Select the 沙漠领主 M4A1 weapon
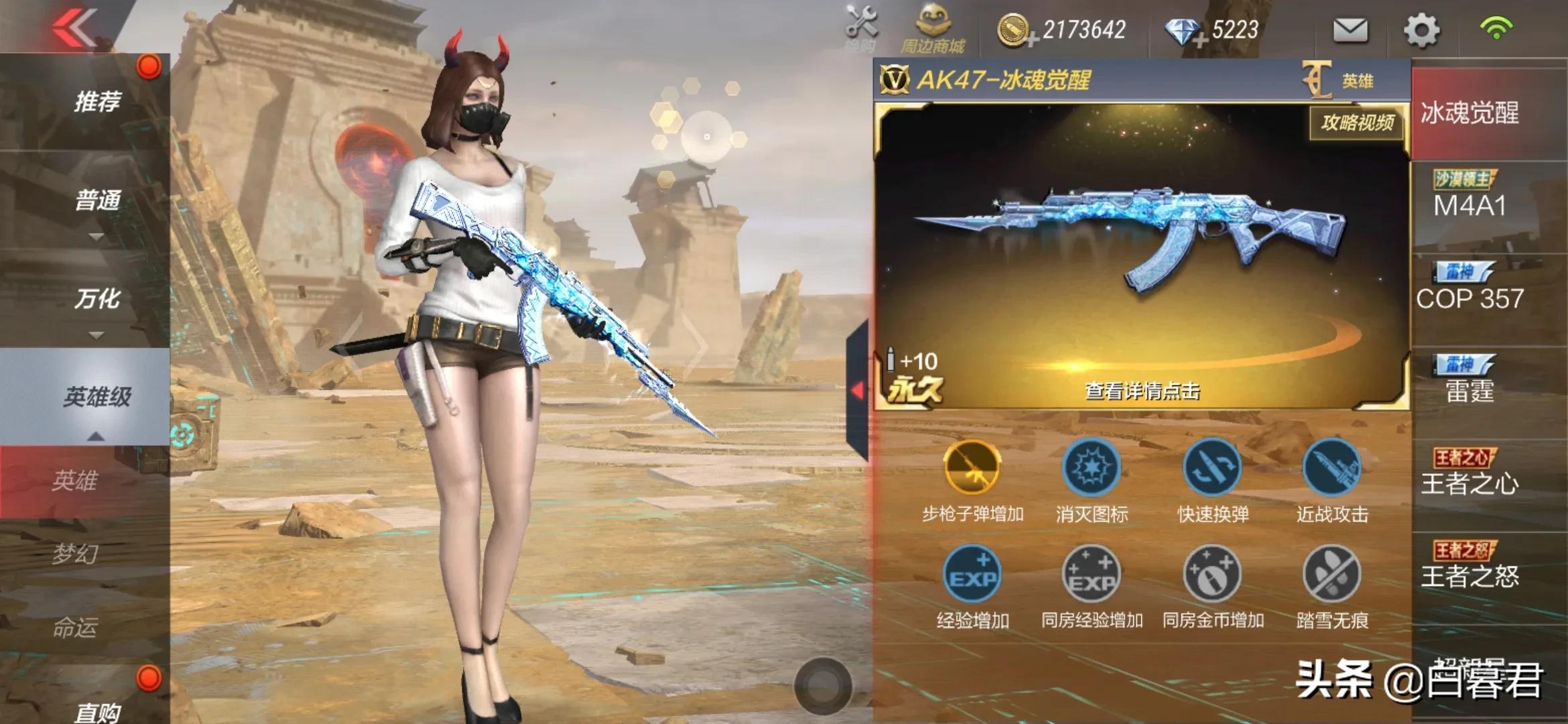Image resolution: width=1568 pixels, height=724 pixels. click(1469, 196)
